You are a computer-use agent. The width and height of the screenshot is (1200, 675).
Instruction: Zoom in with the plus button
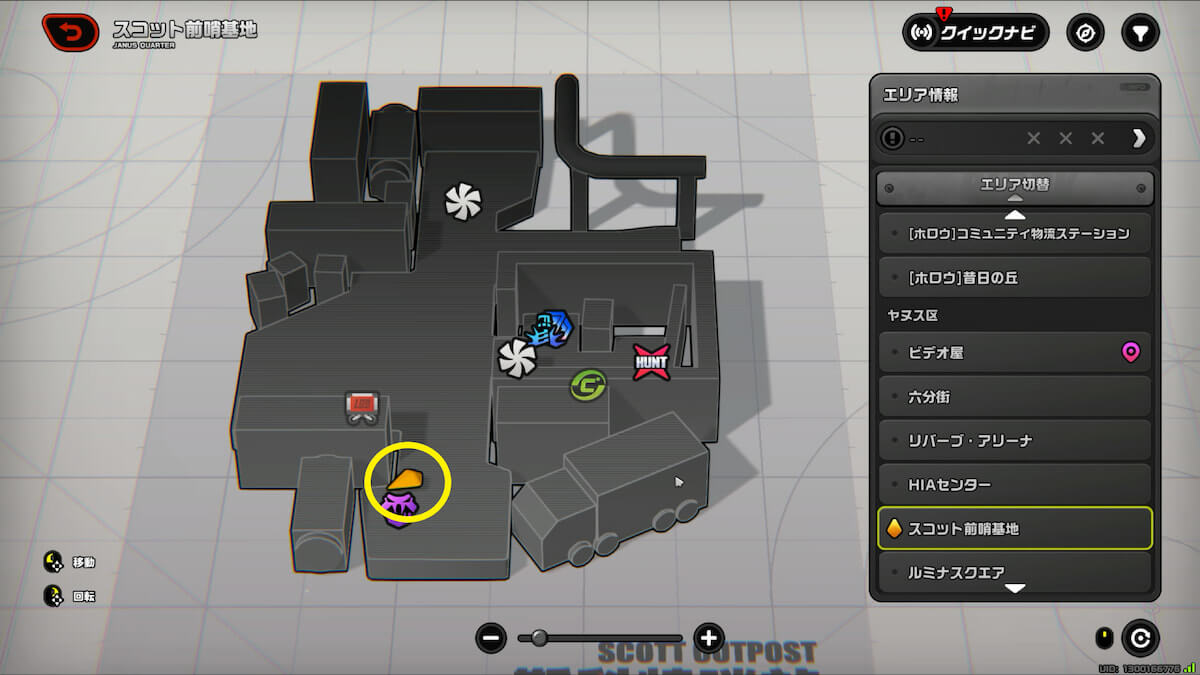coord(709,637)
